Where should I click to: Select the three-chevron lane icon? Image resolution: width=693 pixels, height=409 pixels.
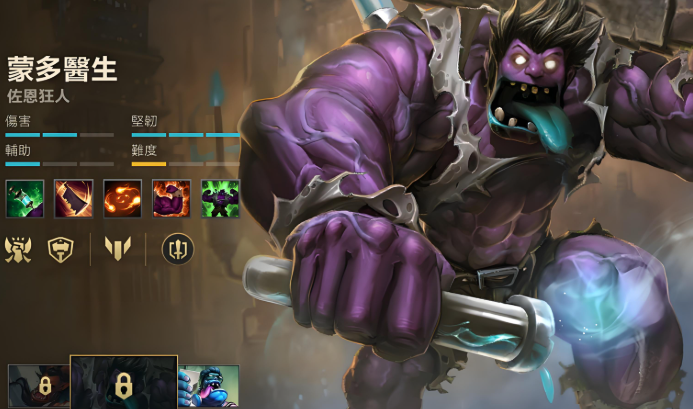118,249
